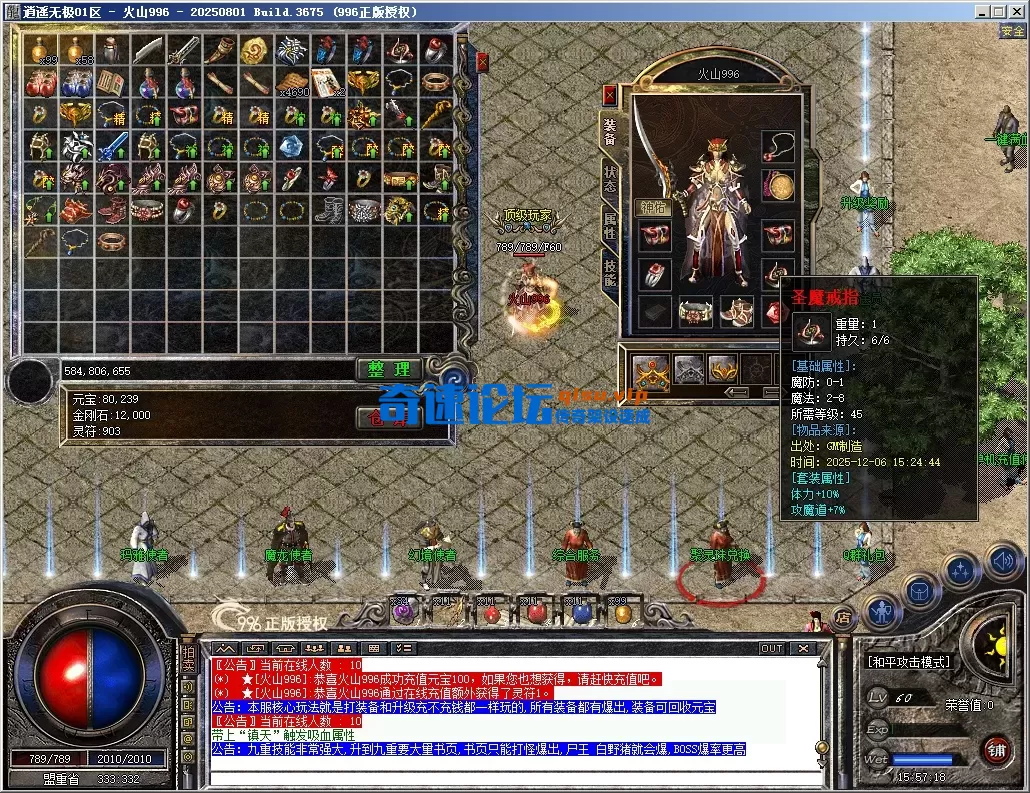Viewport: 1030px width, 793px height.
Task: Close the game window
Action: pyautogui.click(x=1016, y=11)
